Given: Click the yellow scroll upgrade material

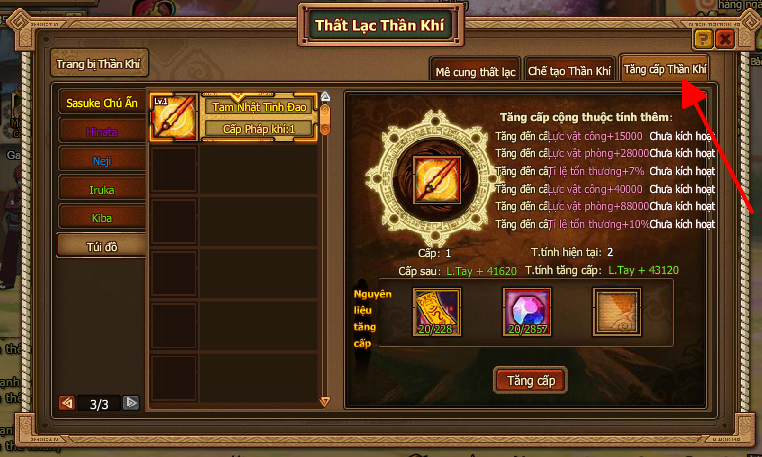Looking at the screenshot, I should (437, 310).
